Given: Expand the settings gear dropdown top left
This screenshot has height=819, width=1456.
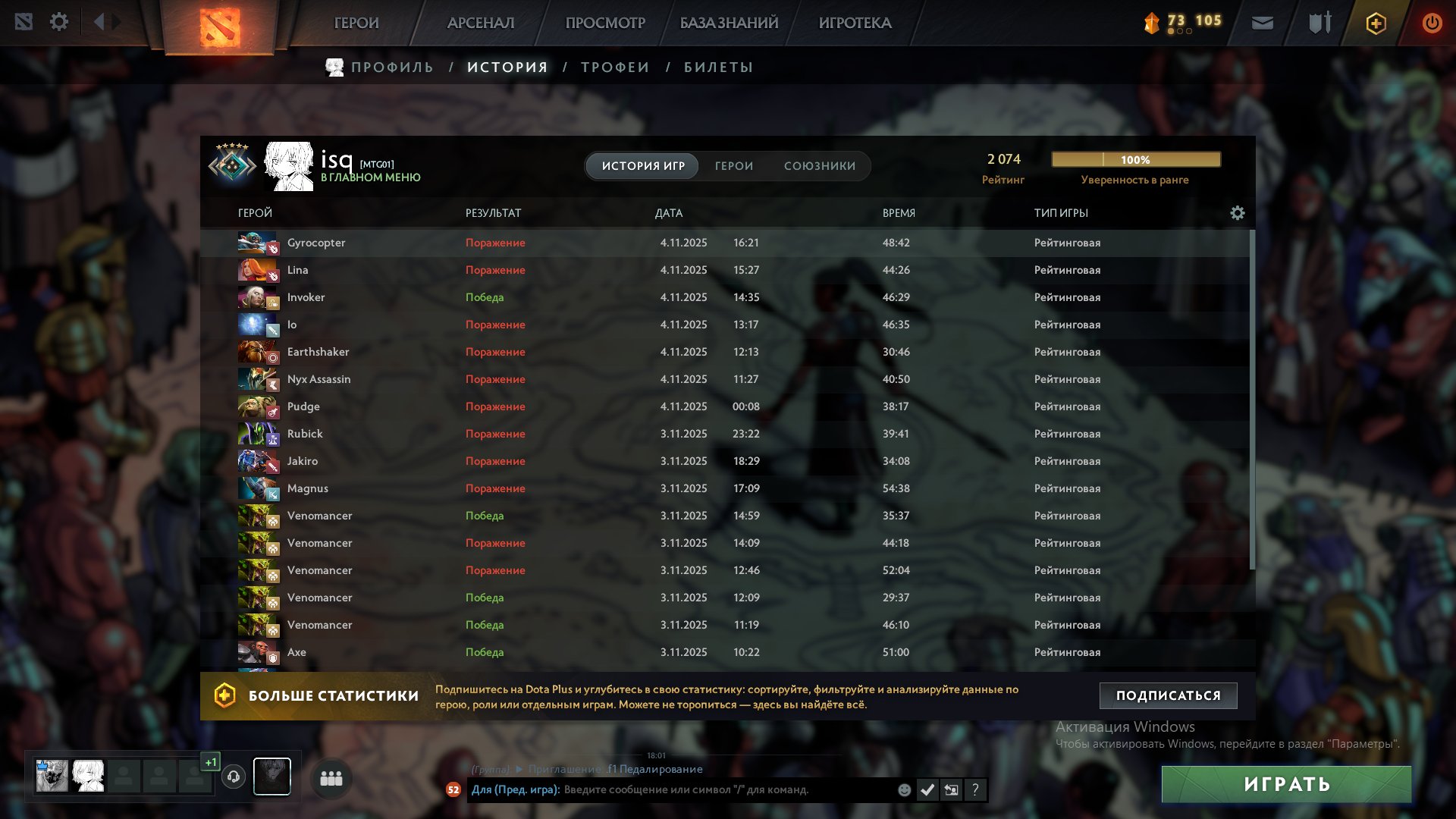Looking at the screenshot, I should click(x=59, y=22).
